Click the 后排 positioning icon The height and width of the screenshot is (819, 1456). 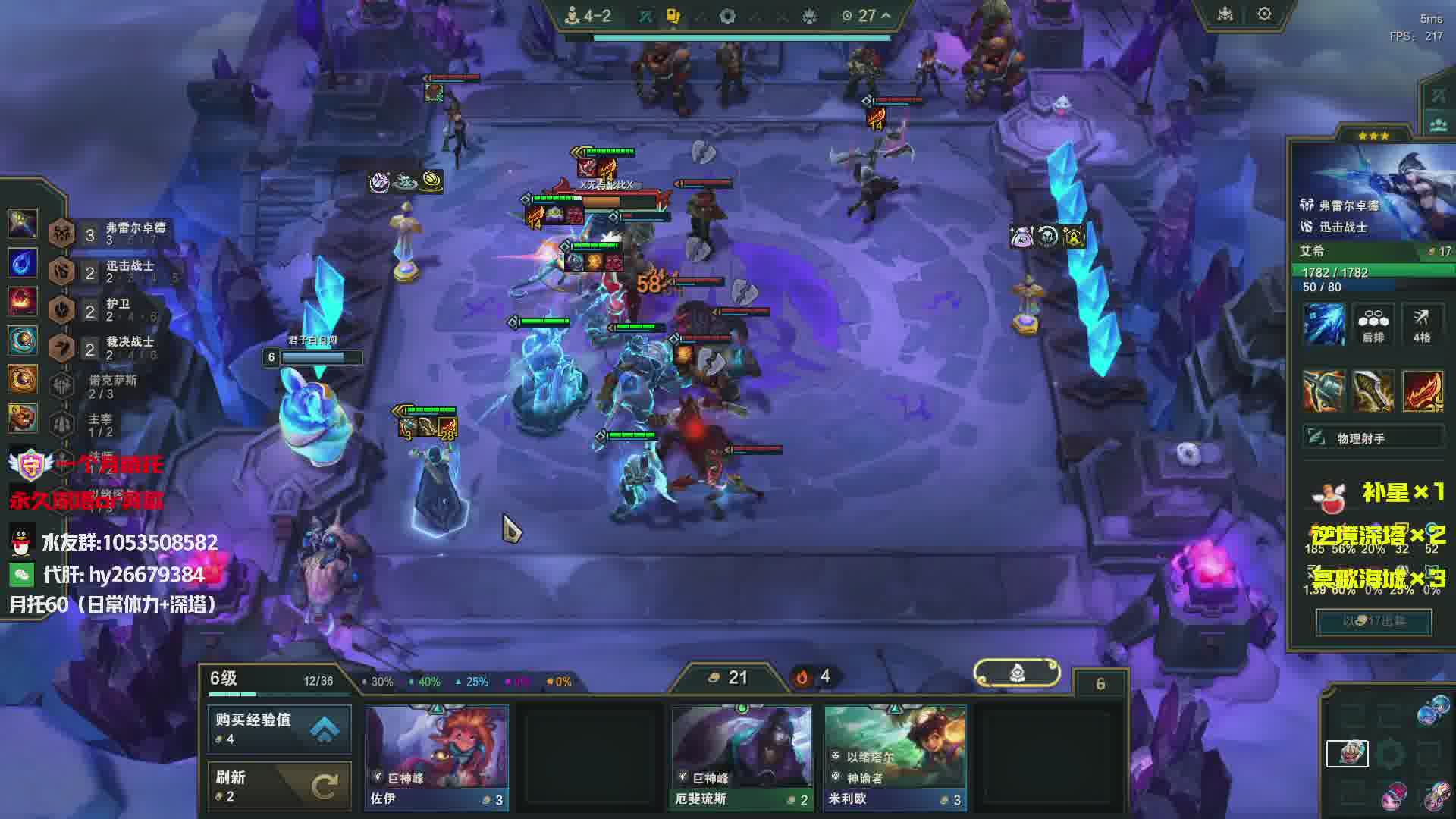pyautogui.click(x=1373, y=324)
